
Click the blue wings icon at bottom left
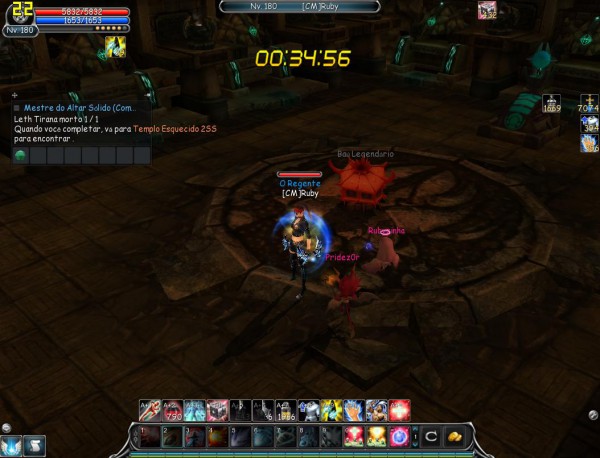[x=13, y=446]
